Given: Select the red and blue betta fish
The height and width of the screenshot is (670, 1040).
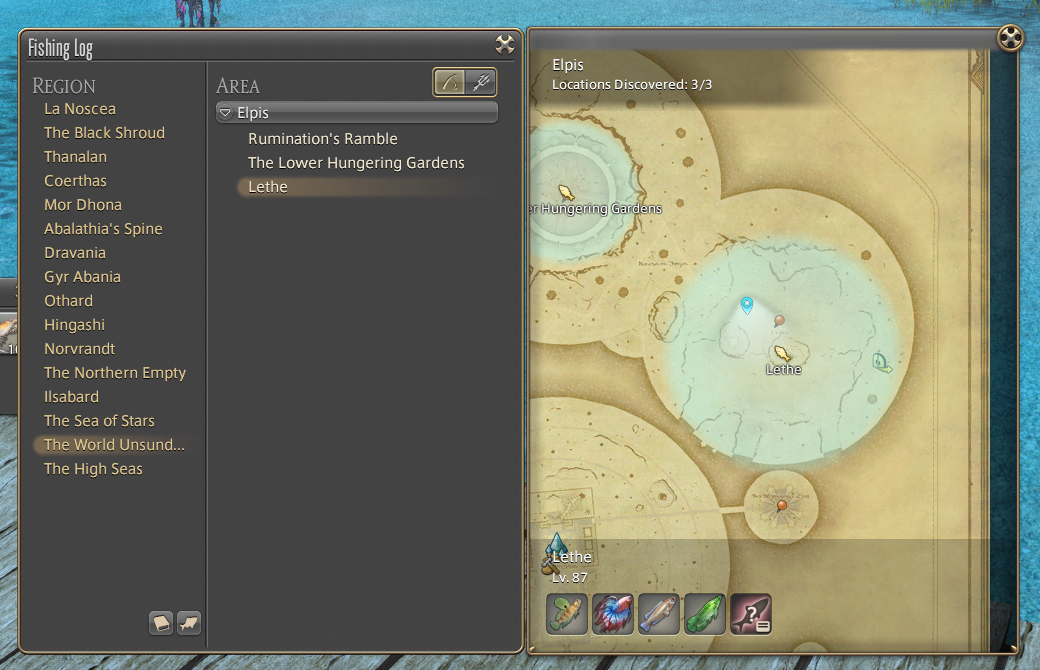Looking at the screenshot, I should (x=613, y=613).
